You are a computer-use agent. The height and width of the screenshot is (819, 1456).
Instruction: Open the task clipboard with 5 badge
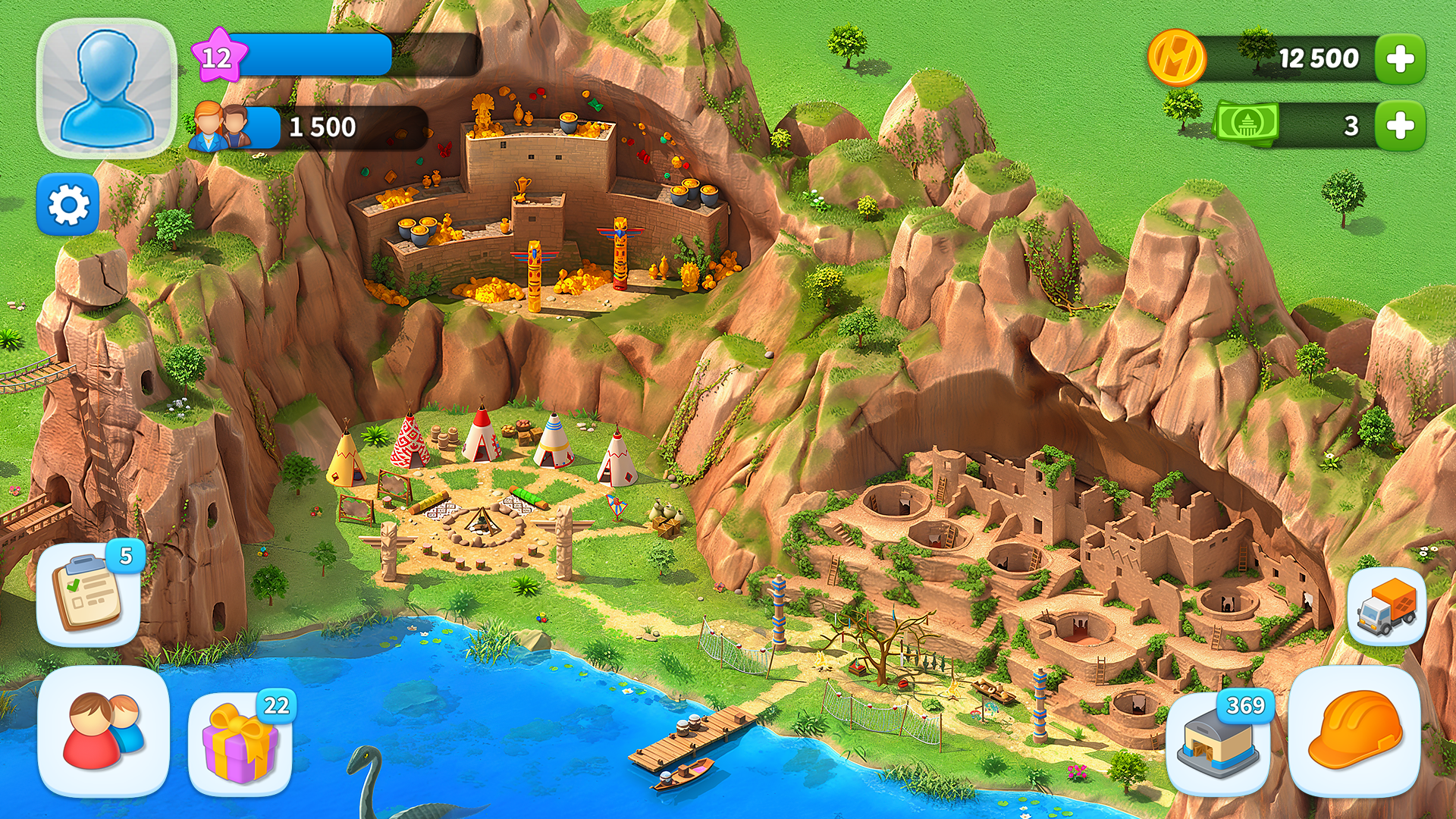[89, 595]
